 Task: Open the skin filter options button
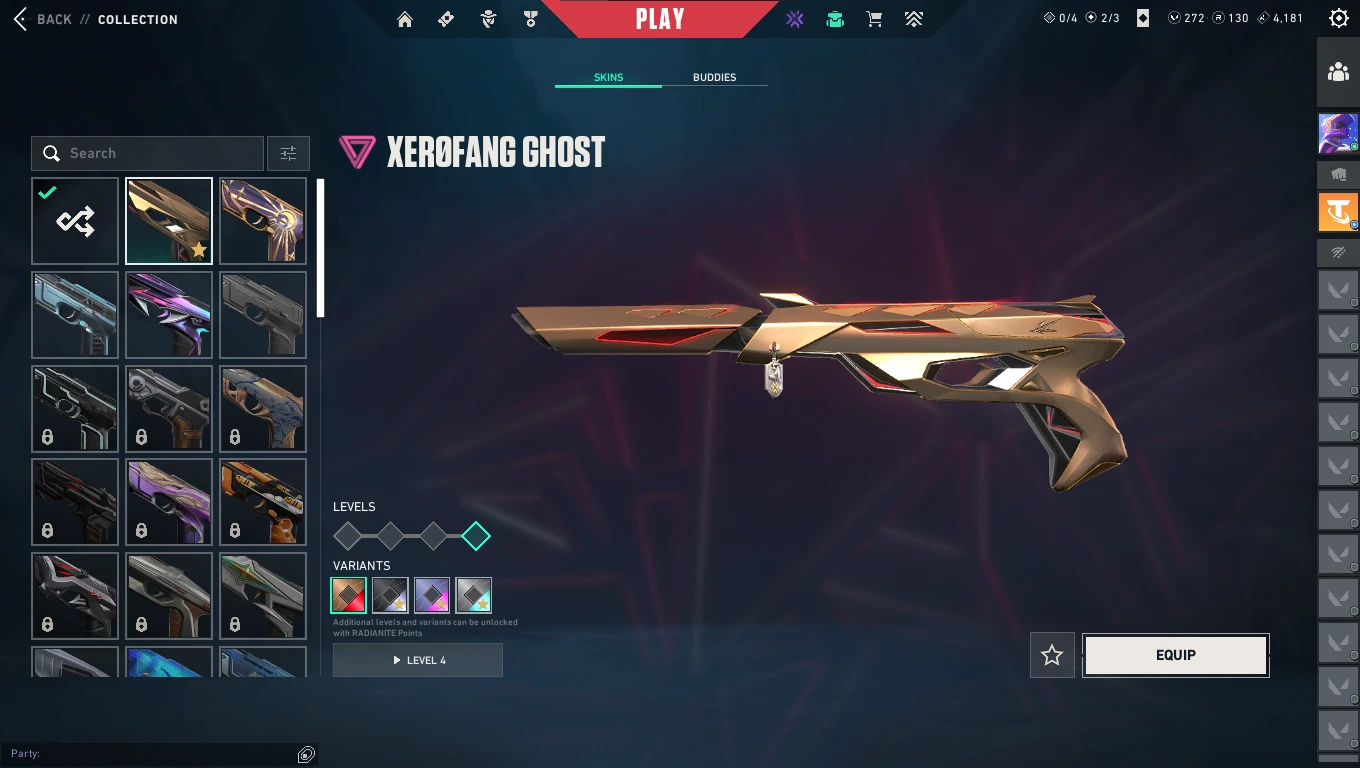pos(288,153)
